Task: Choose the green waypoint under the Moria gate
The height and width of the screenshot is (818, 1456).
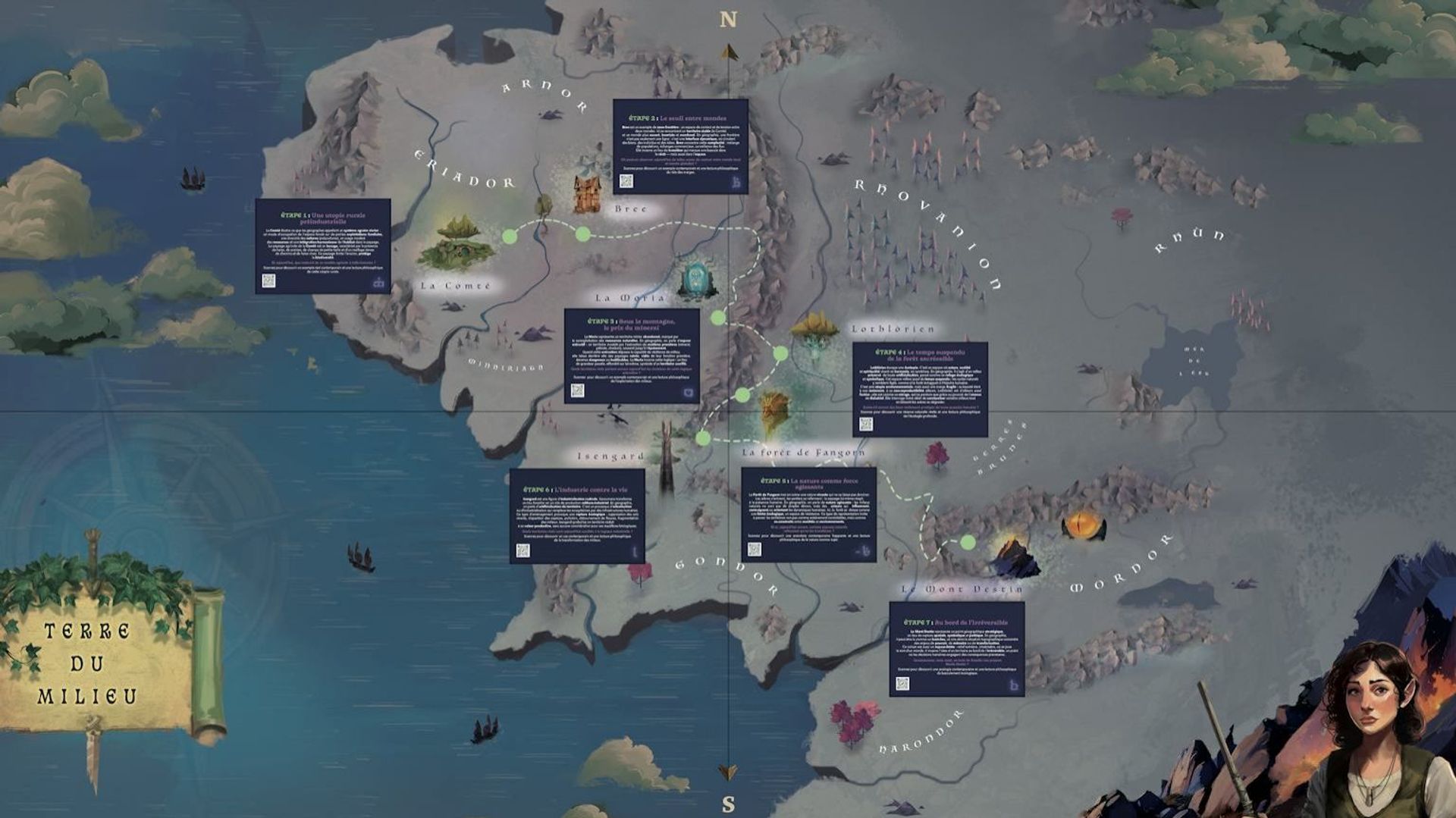Action: click(x=717, y=318)
